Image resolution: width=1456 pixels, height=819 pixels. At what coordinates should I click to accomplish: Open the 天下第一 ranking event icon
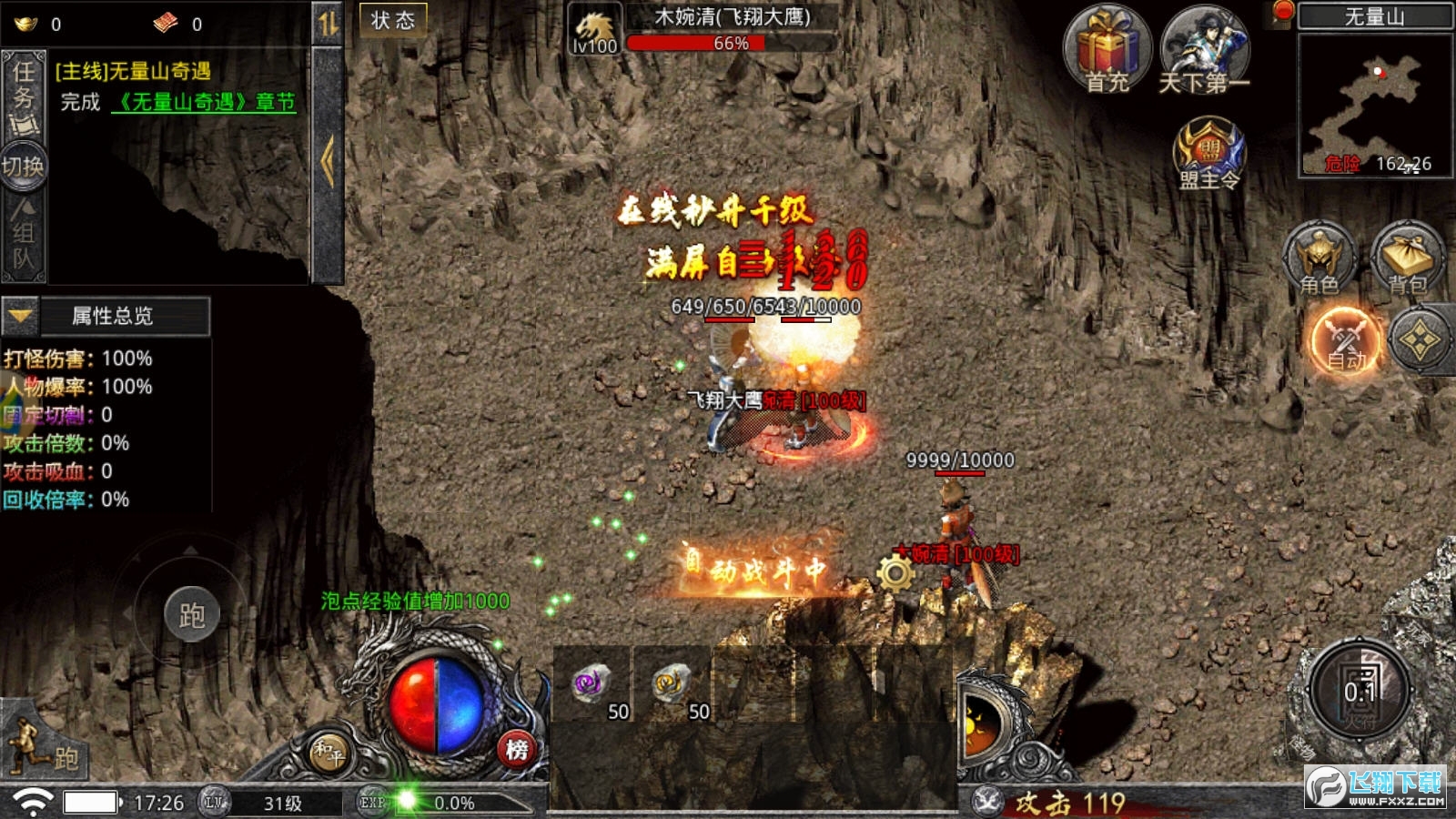click(1204, 49)
